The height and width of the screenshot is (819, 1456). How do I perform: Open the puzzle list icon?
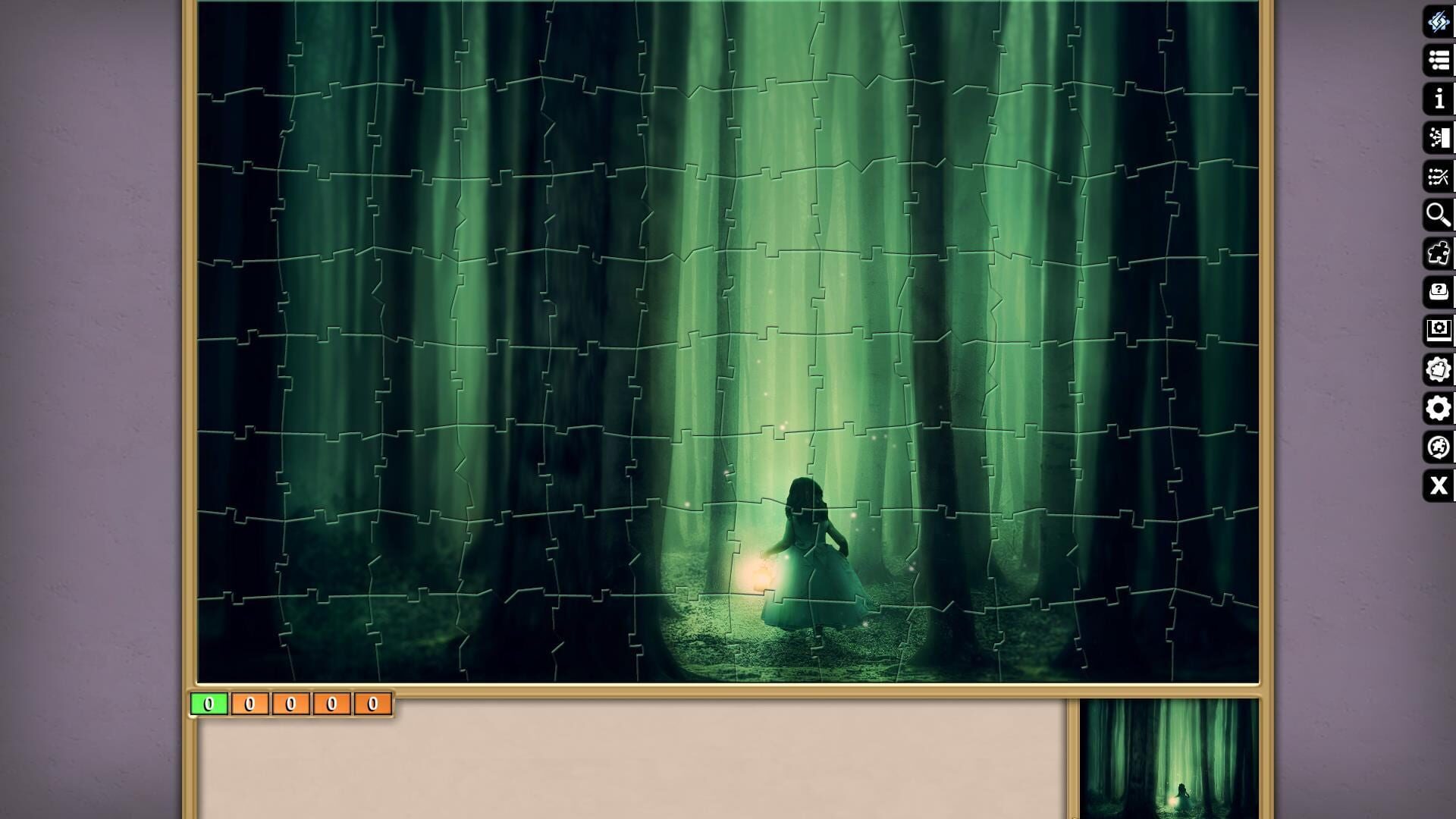click(x=1439, y=59)
